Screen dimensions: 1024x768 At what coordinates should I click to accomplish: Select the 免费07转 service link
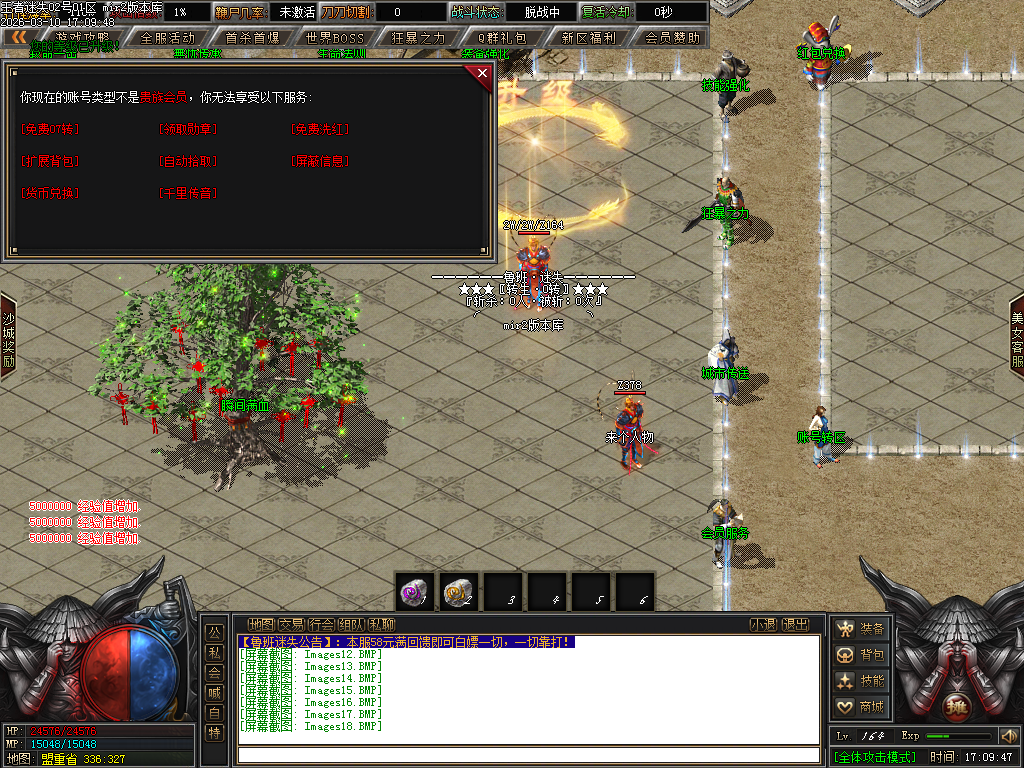[49, 129]
